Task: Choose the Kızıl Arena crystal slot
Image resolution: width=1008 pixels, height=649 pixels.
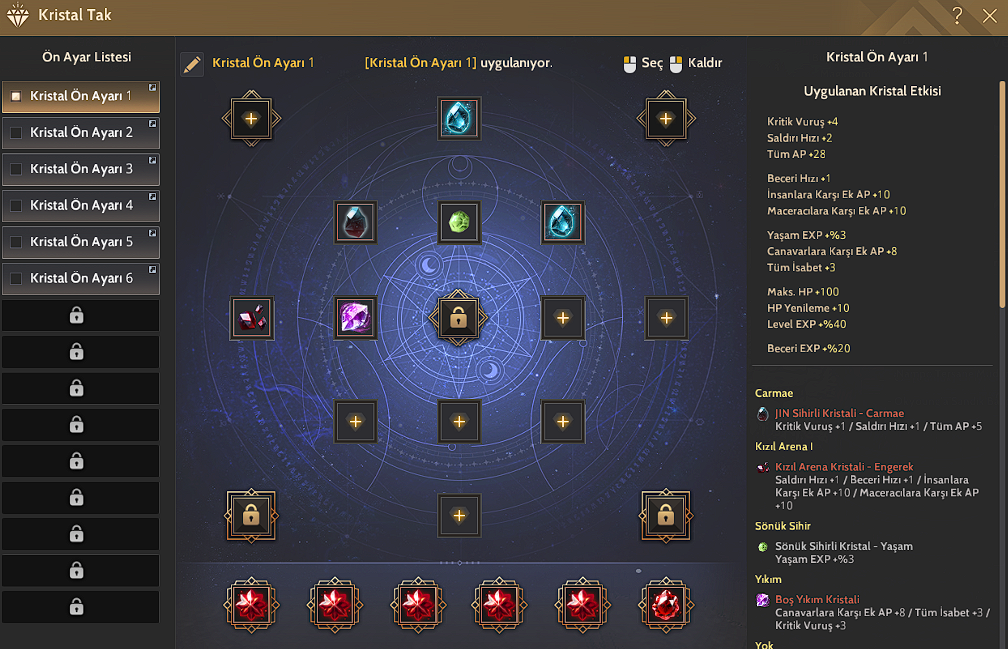Action: [251, 318]
